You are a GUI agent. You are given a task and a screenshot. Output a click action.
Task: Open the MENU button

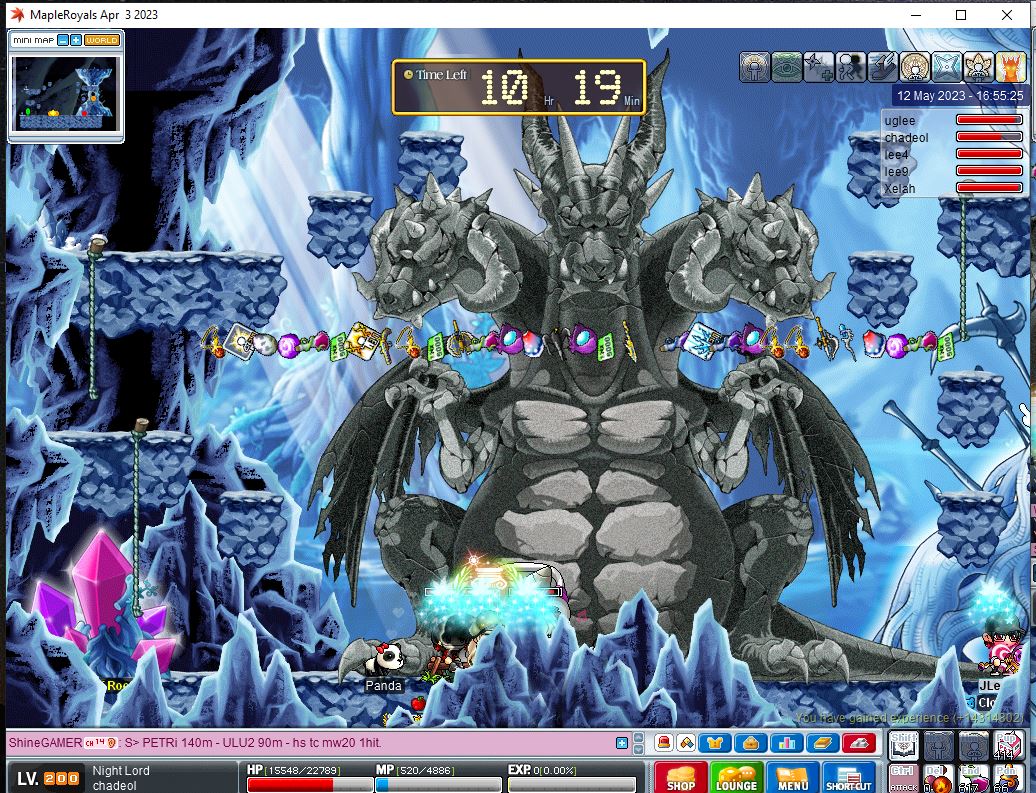[x=792, y=778]
